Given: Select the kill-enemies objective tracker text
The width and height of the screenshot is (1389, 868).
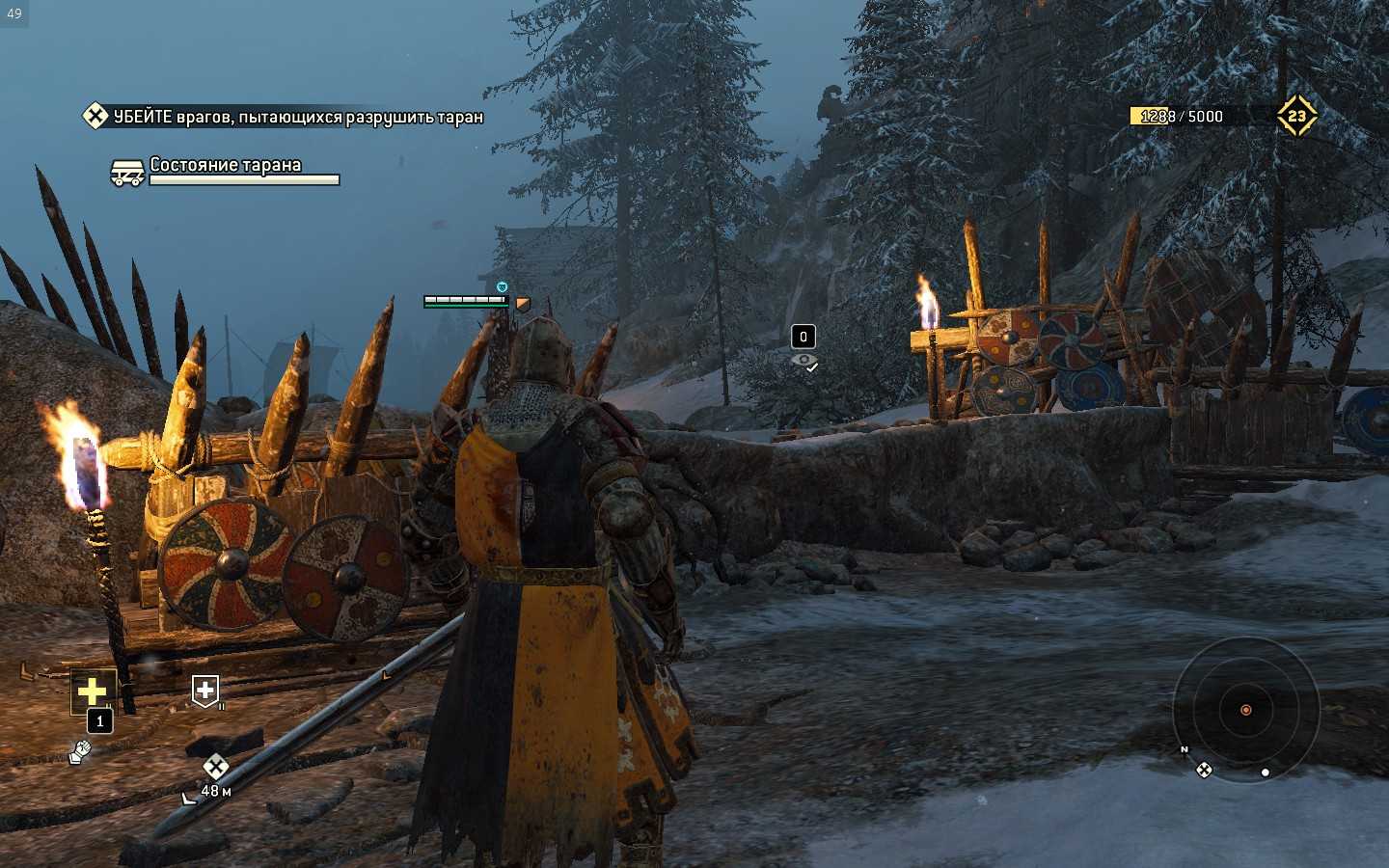Looking at the screenshot, I should (x=297, y=117).
